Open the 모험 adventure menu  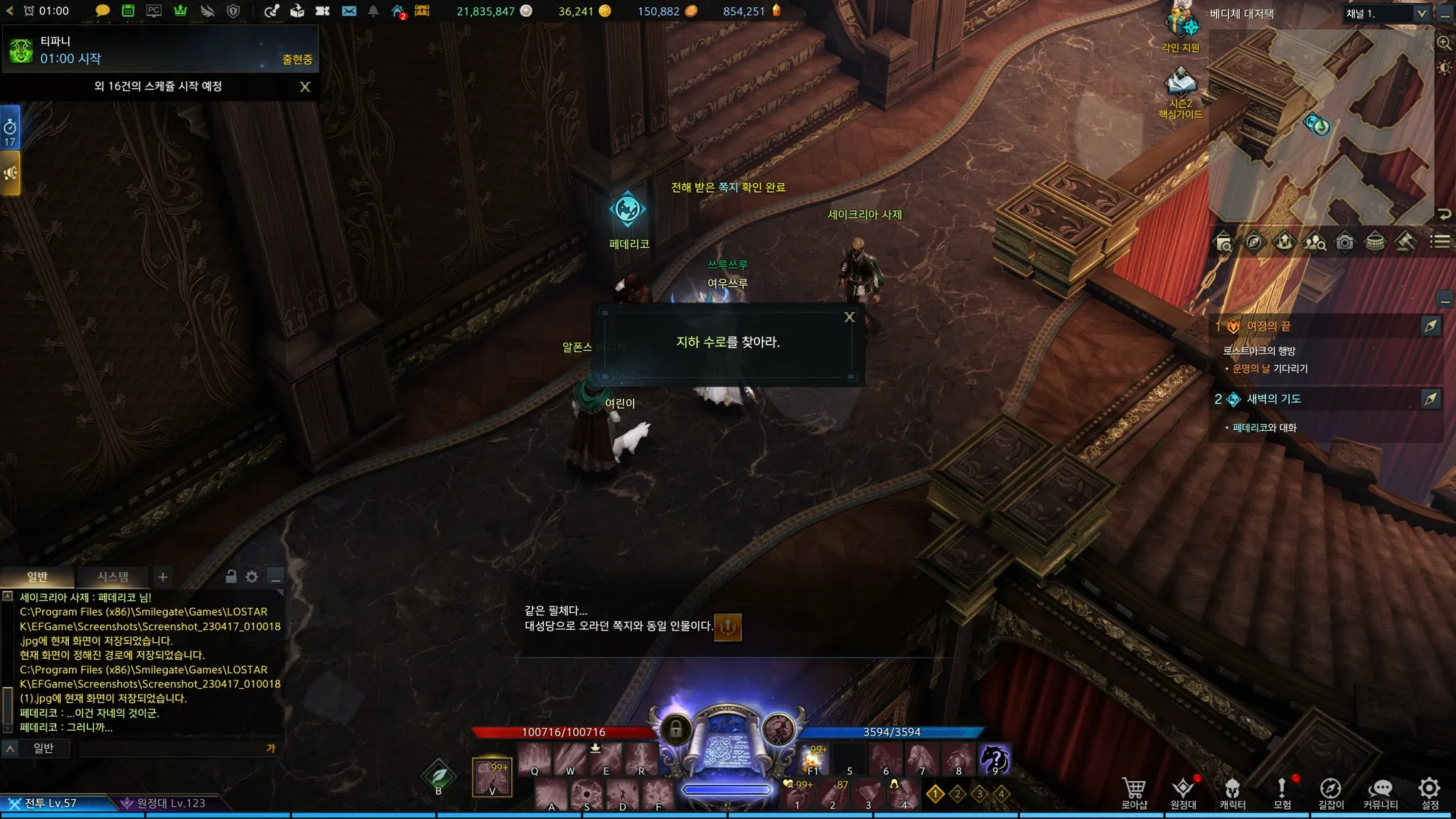pos(1282,793)
